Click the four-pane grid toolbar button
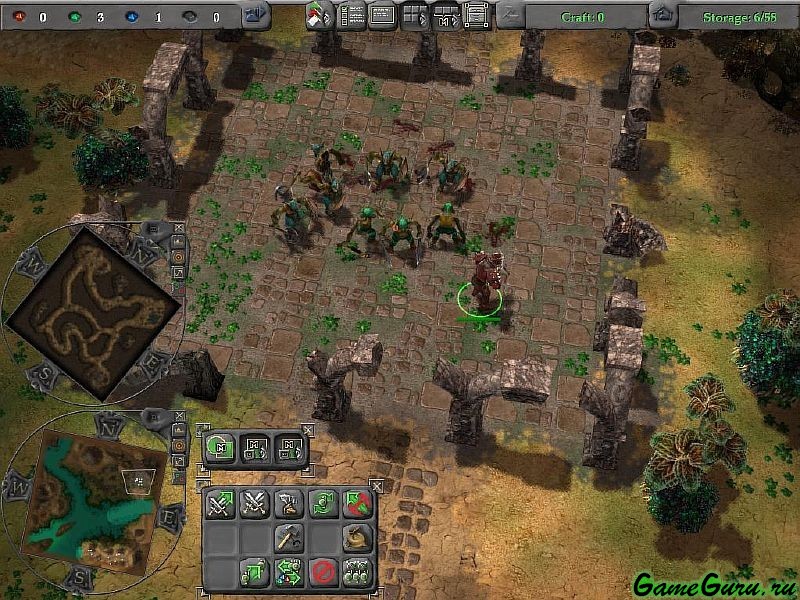The width and height of the screenshot is (800, 600). (414, 15)
